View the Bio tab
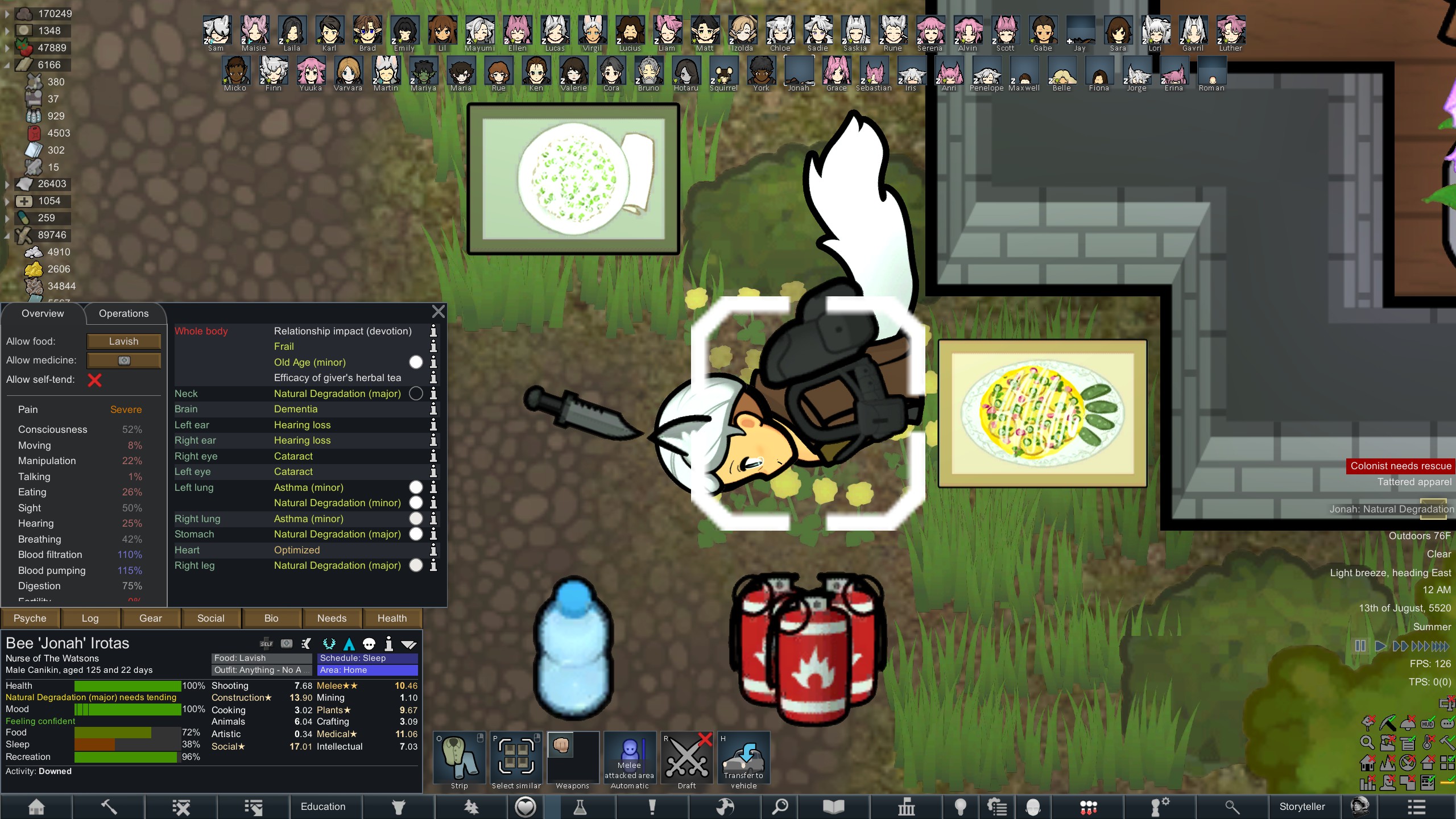The height and width of the screenshot is (819, 1456). coord(271,618)
